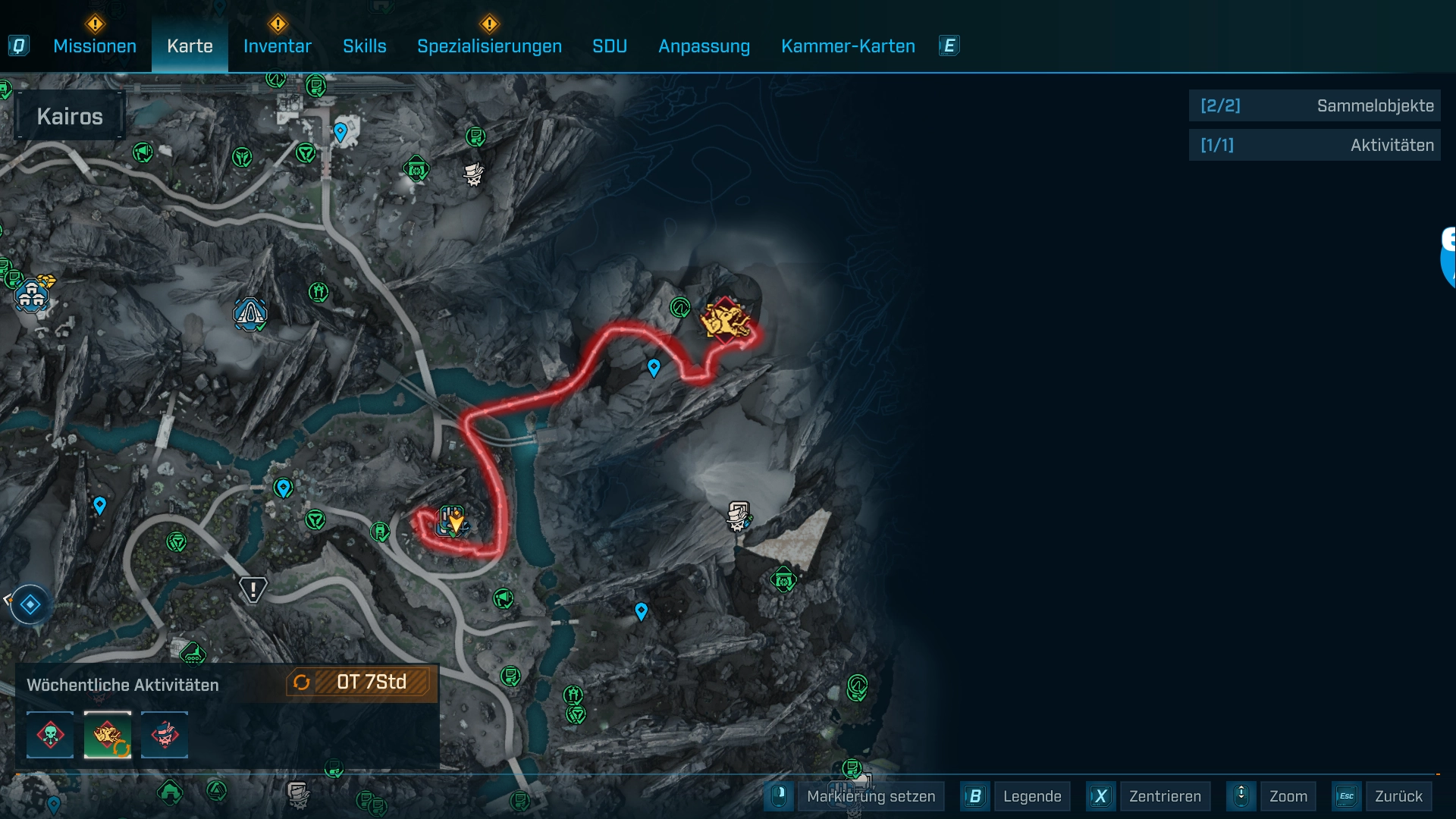Open the Legende map legend

[1031, 796]
